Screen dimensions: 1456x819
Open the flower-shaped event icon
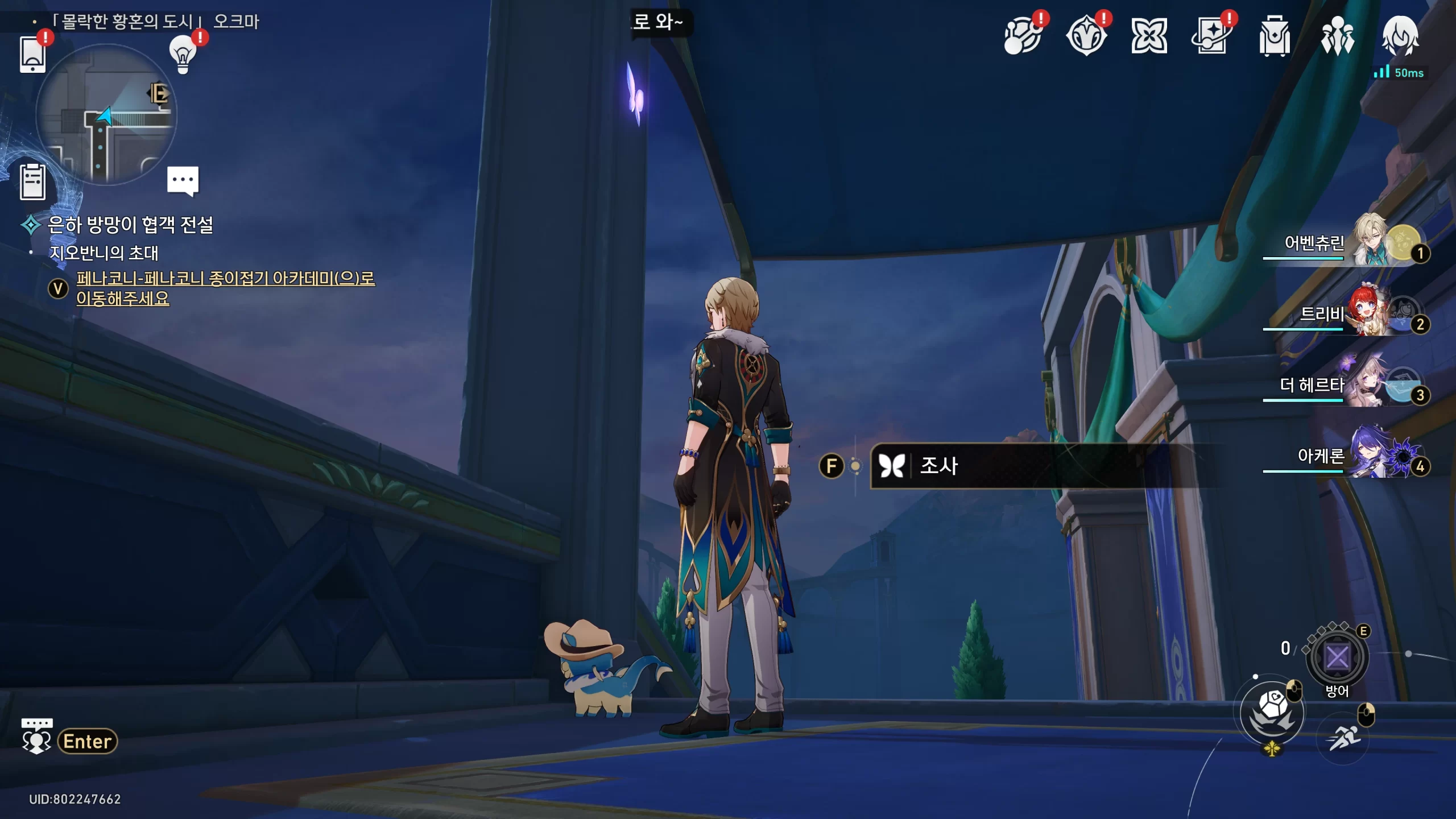(1149, 36)
